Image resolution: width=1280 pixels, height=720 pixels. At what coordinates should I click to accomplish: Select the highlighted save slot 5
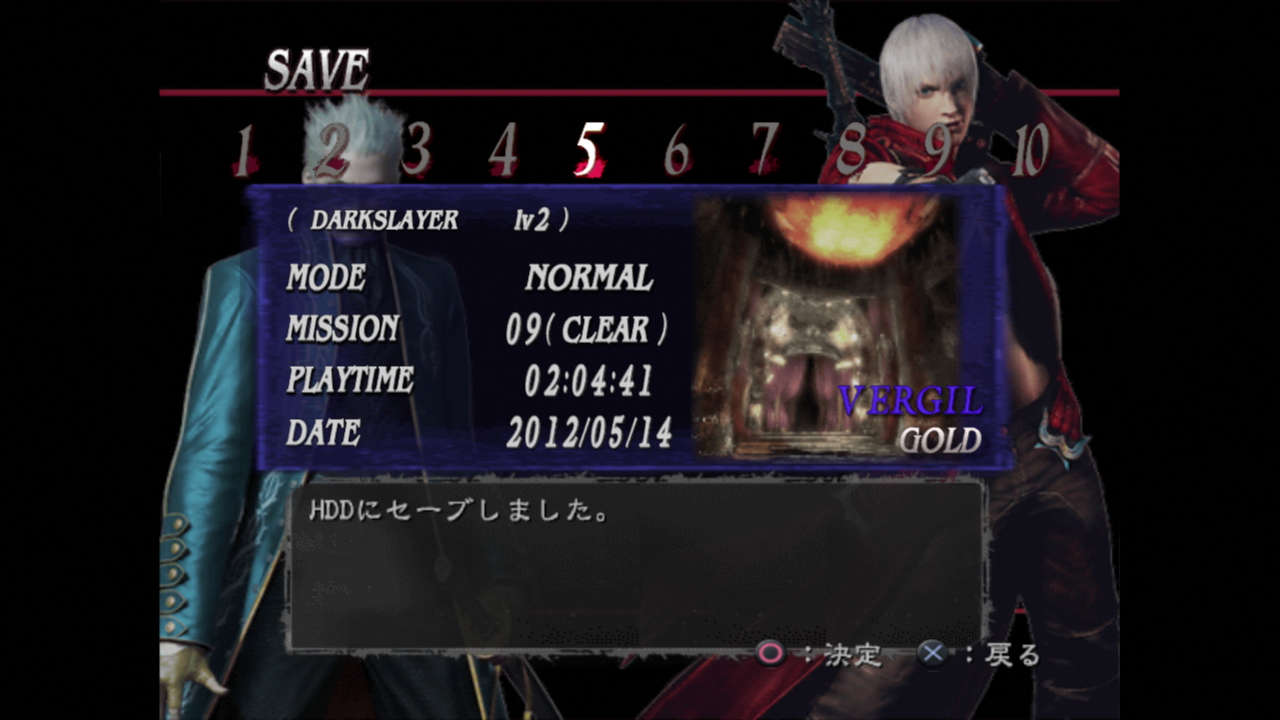pyautogui.click(x=589, y=145)
